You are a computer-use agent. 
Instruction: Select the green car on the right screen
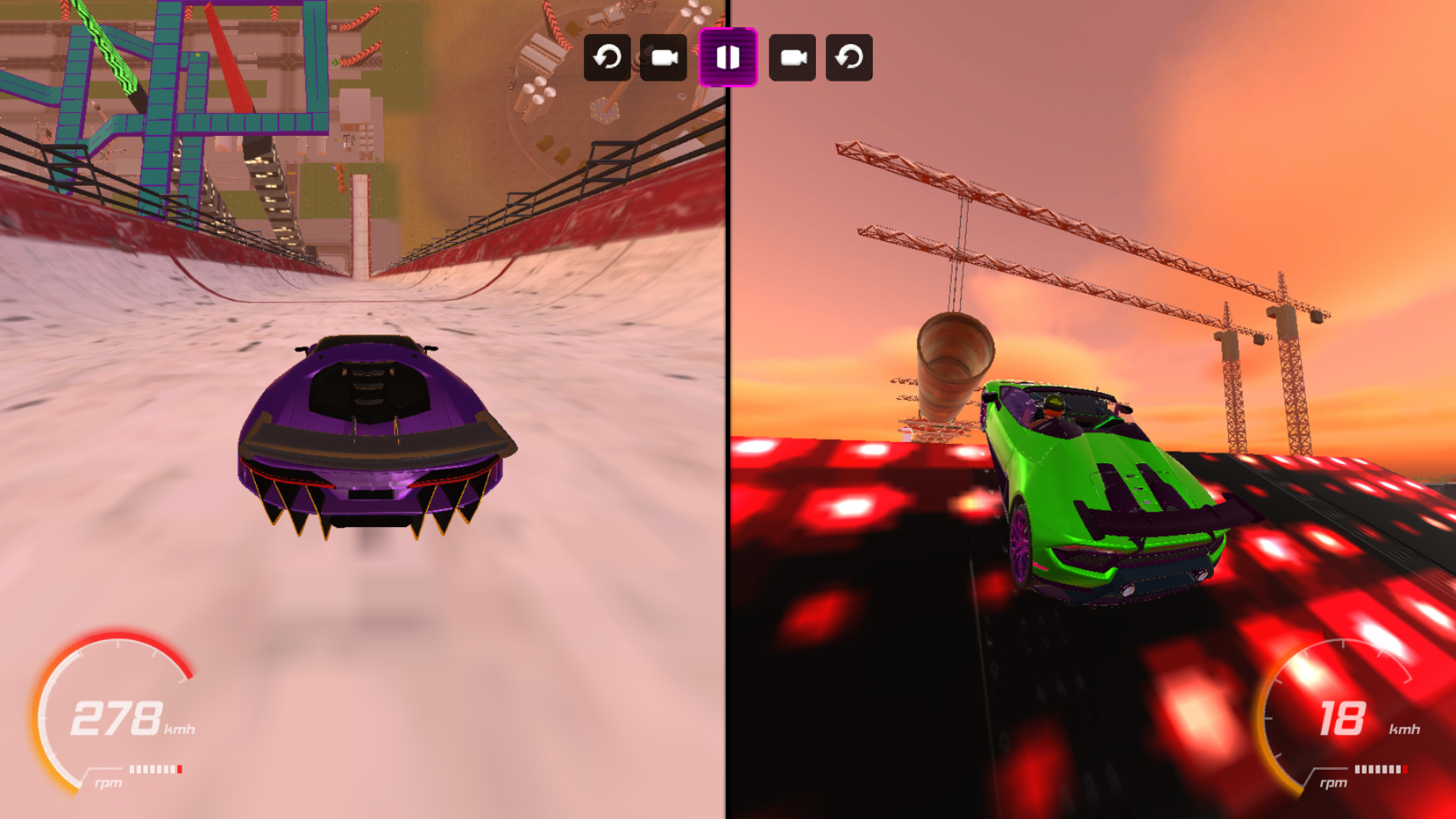[1104, 492]
